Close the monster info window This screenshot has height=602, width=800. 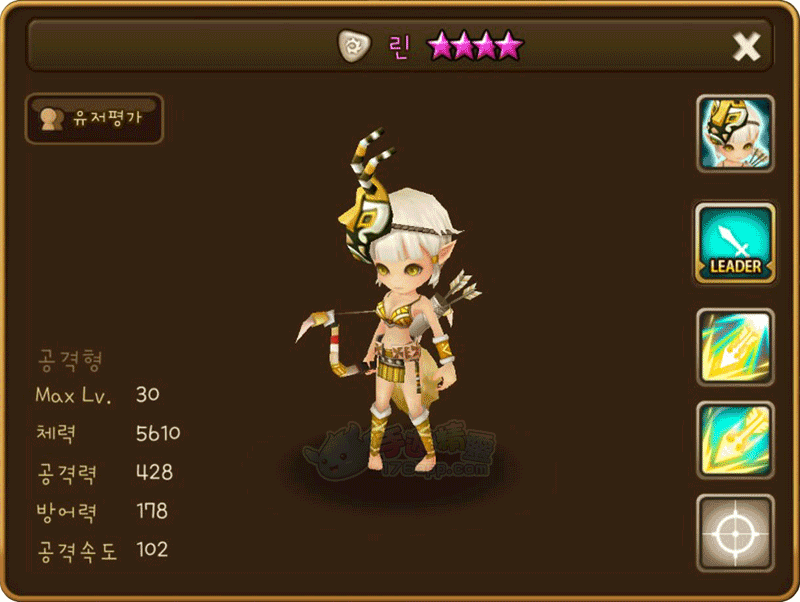[746, 46]
